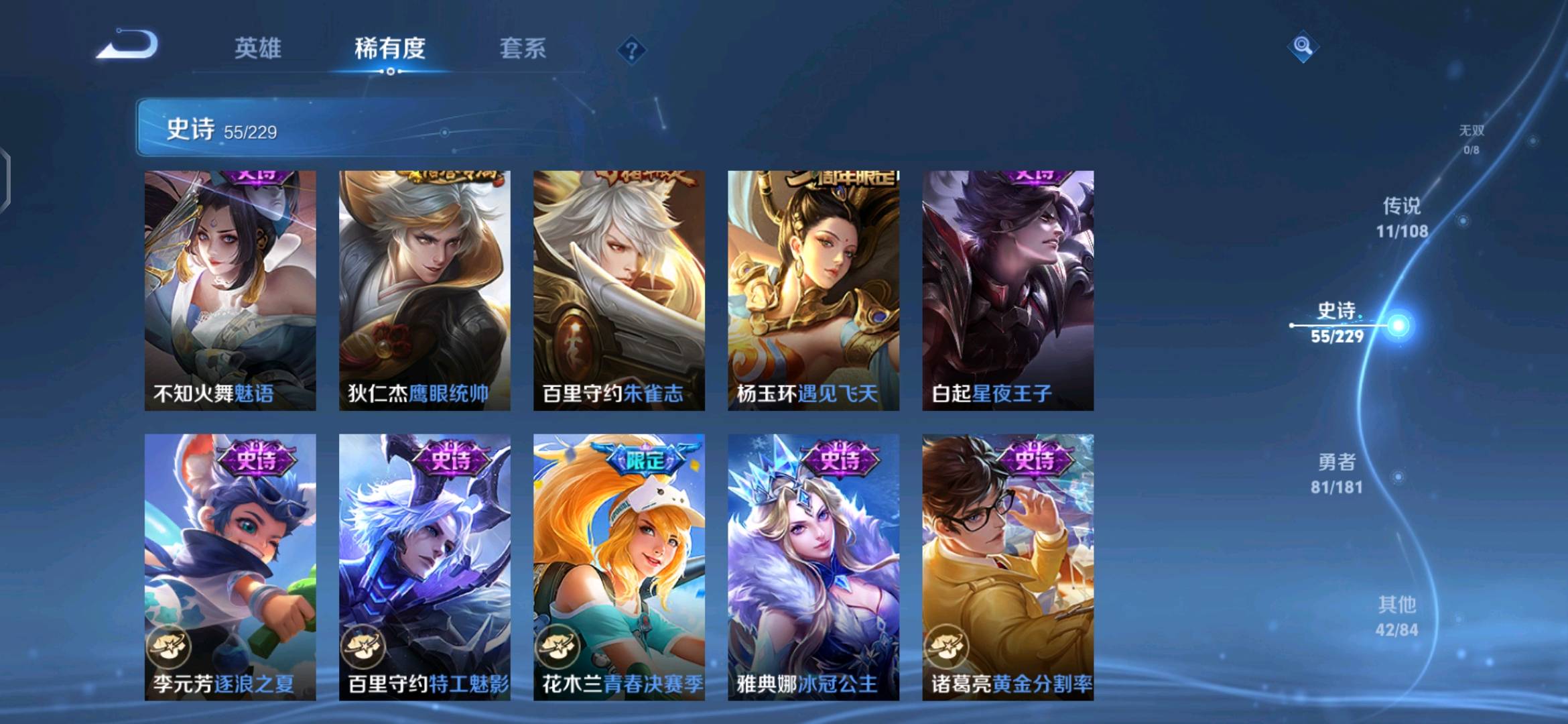Show the 其他 rarity section
Image resolution: width=1568 pixels, height=724 pixels.
1397,616
